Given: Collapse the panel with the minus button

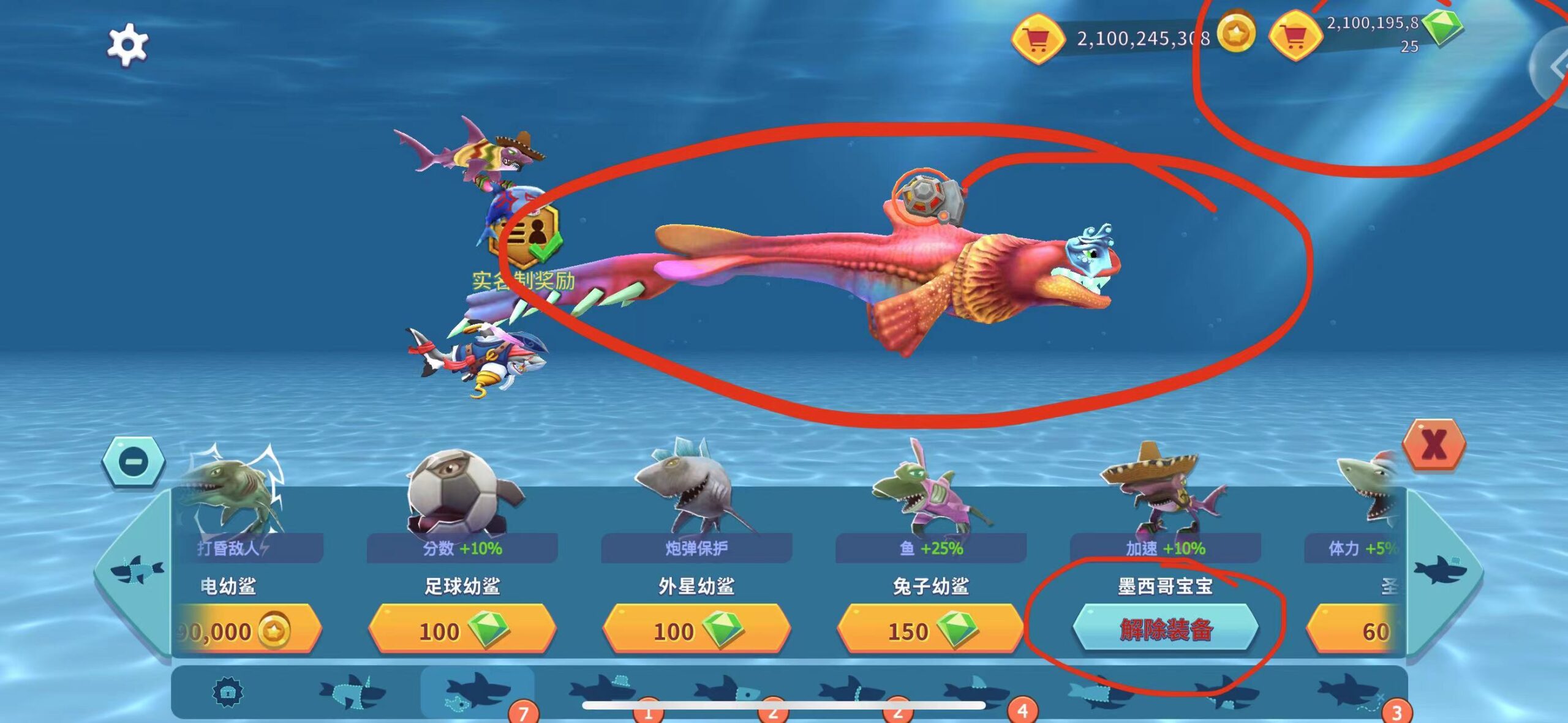Looking at the screenshot, I should (x=134, y=461).
